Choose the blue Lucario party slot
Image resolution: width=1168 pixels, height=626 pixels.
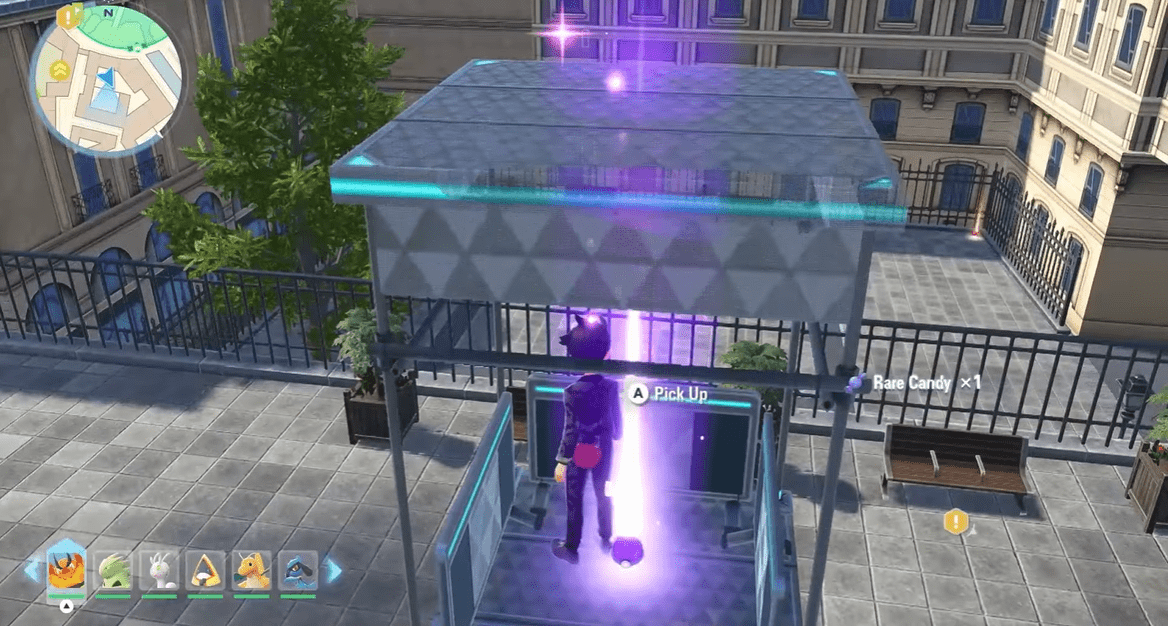click(x=298, y=571)
